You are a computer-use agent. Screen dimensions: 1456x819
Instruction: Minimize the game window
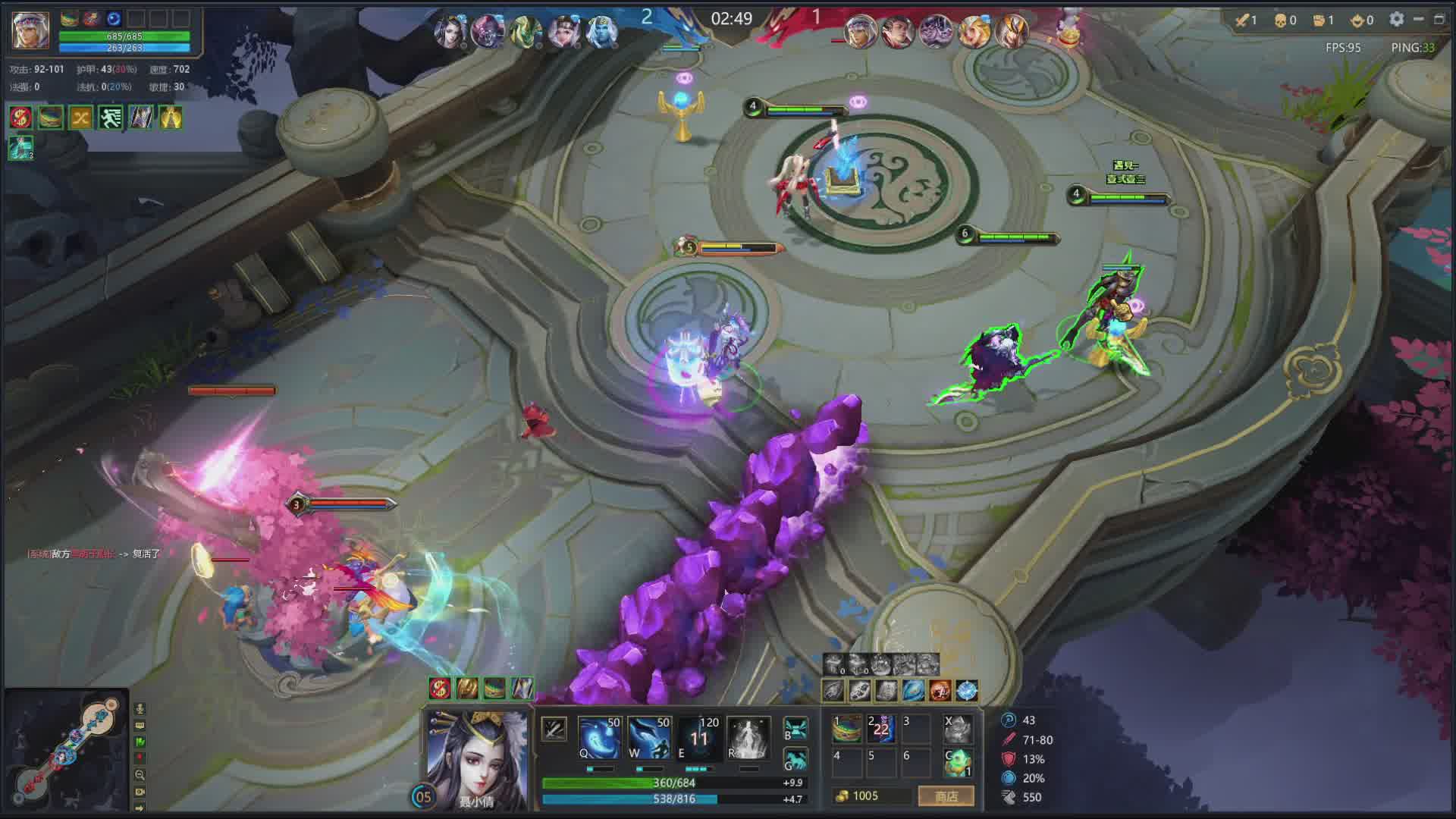(1418, 20)
